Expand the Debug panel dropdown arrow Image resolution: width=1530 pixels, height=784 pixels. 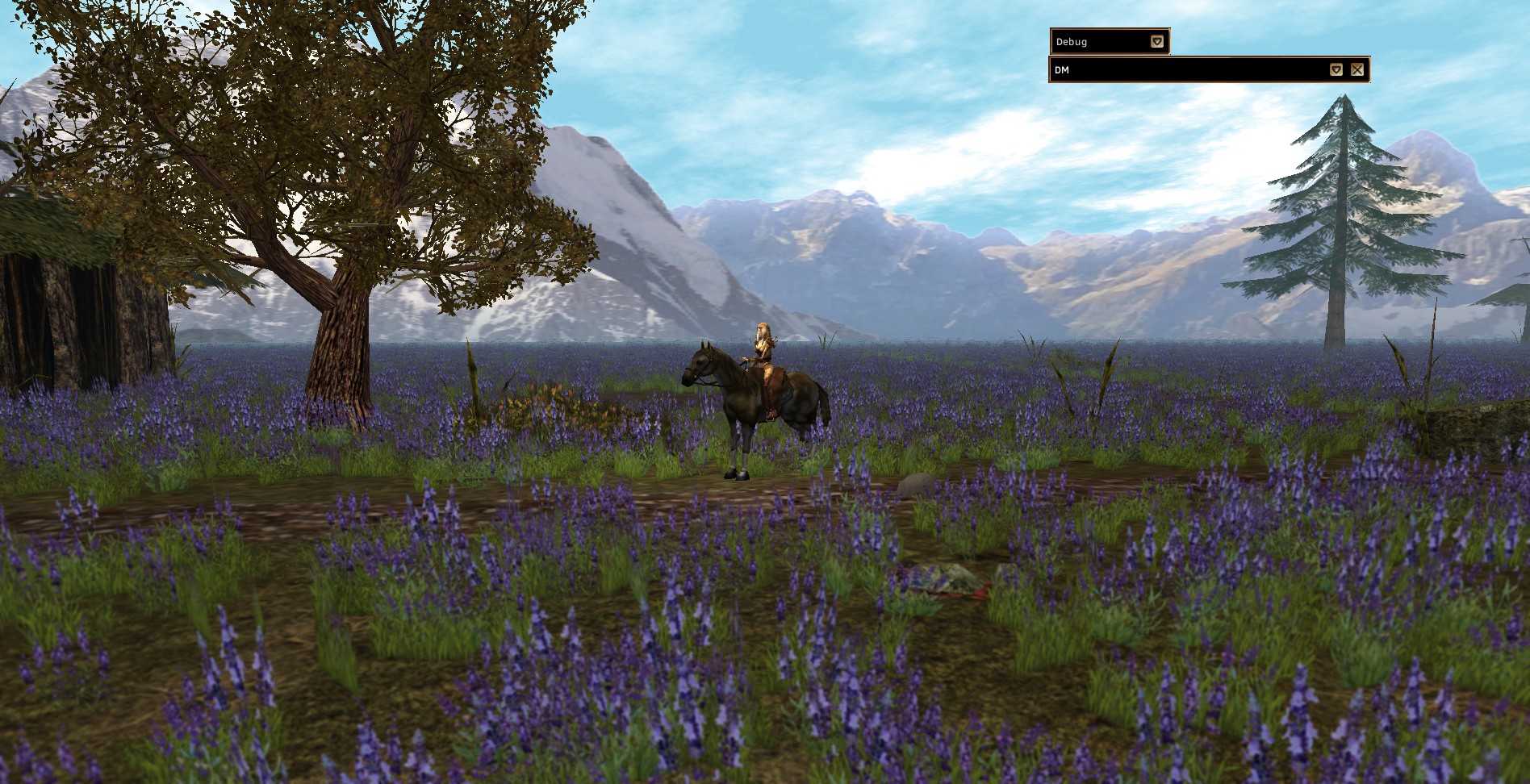coord(1157,42)
